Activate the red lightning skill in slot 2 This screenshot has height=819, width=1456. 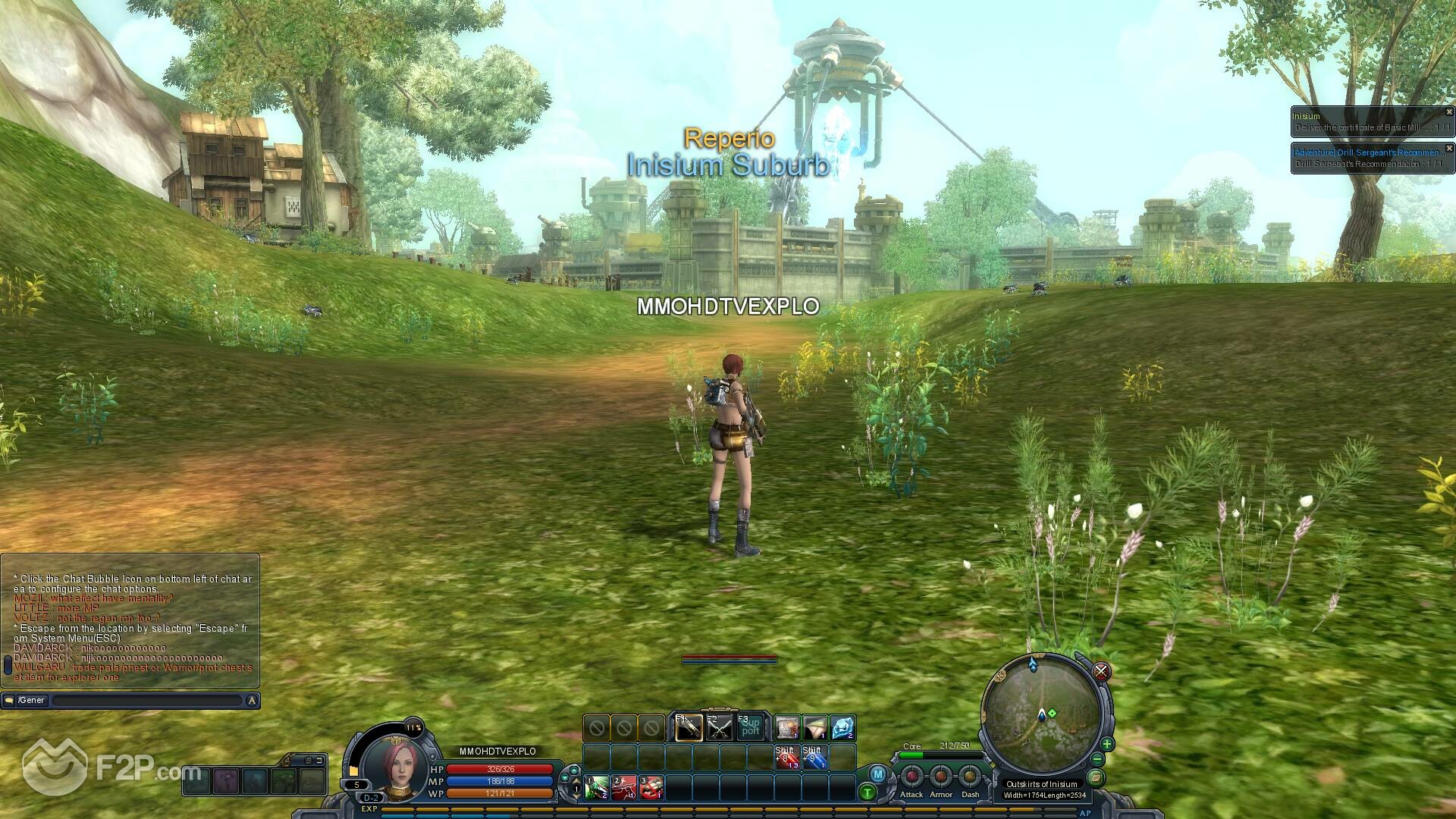(x=624, y=788)
